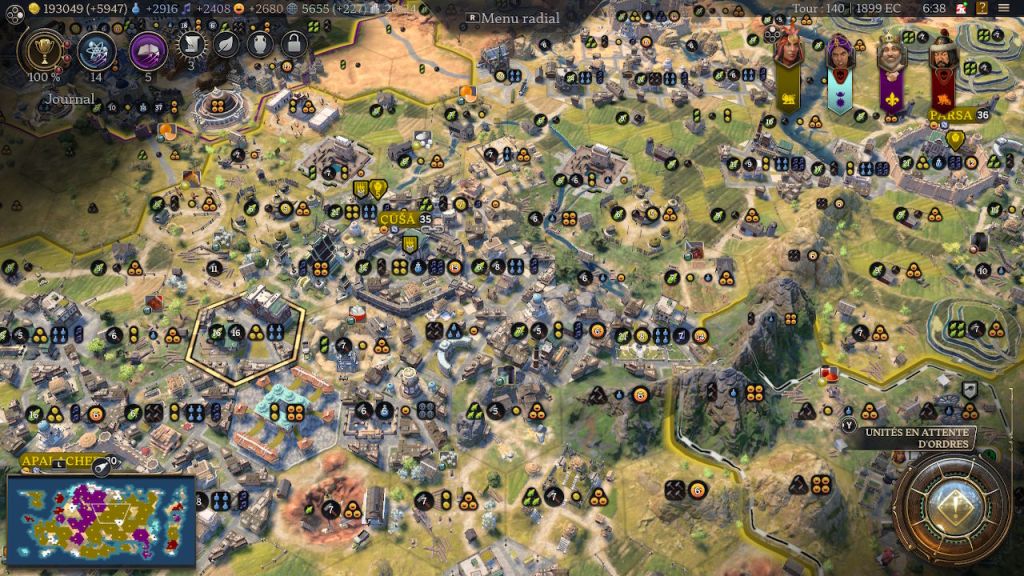Open the purple civics book icon
Viewport: 1024px width, 576px height.
(148, 50)
